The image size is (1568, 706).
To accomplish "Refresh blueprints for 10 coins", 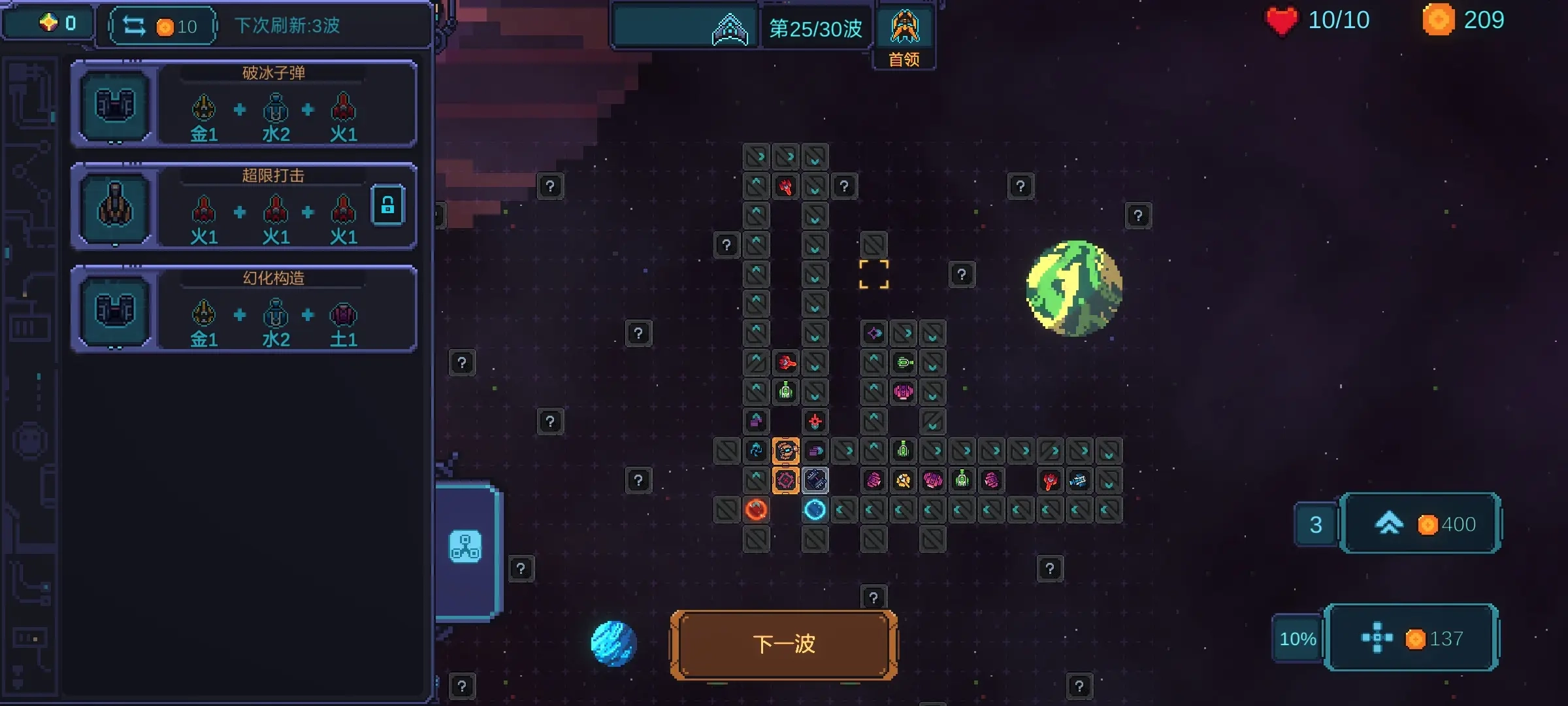I will tap(162, 26).
